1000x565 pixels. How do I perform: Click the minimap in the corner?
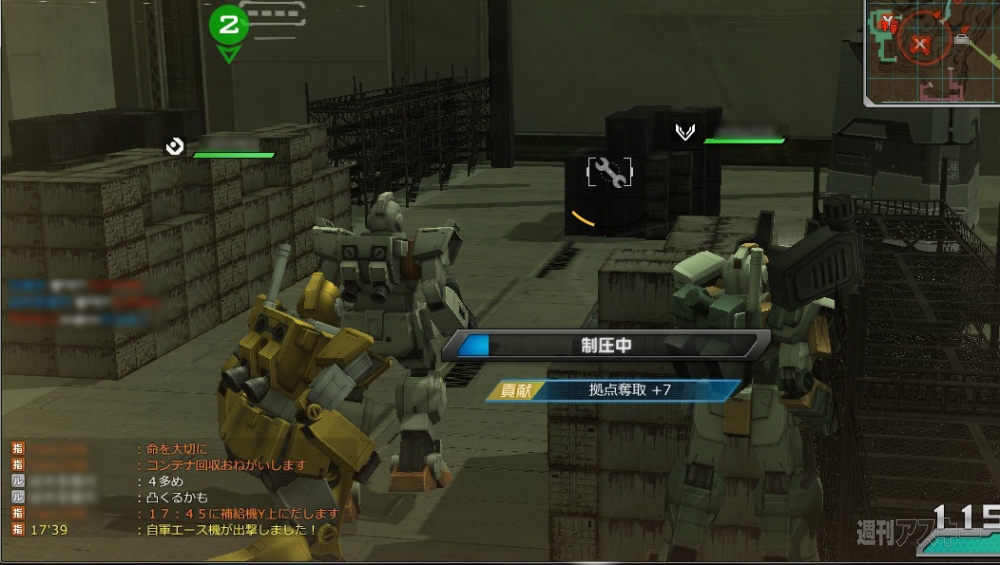click(932, 52)
